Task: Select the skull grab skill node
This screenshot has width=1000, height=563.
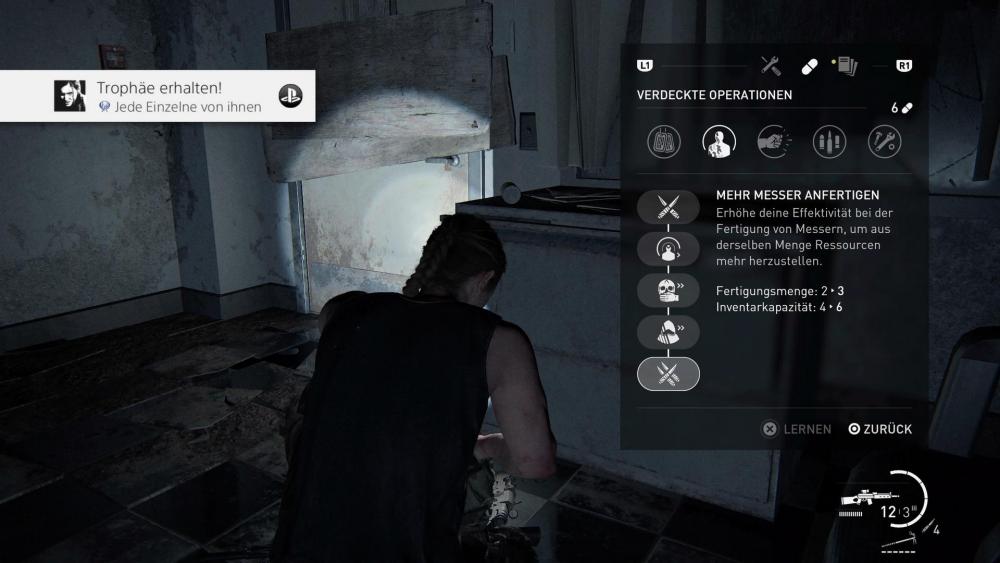Action: click(x=668, y=291)
